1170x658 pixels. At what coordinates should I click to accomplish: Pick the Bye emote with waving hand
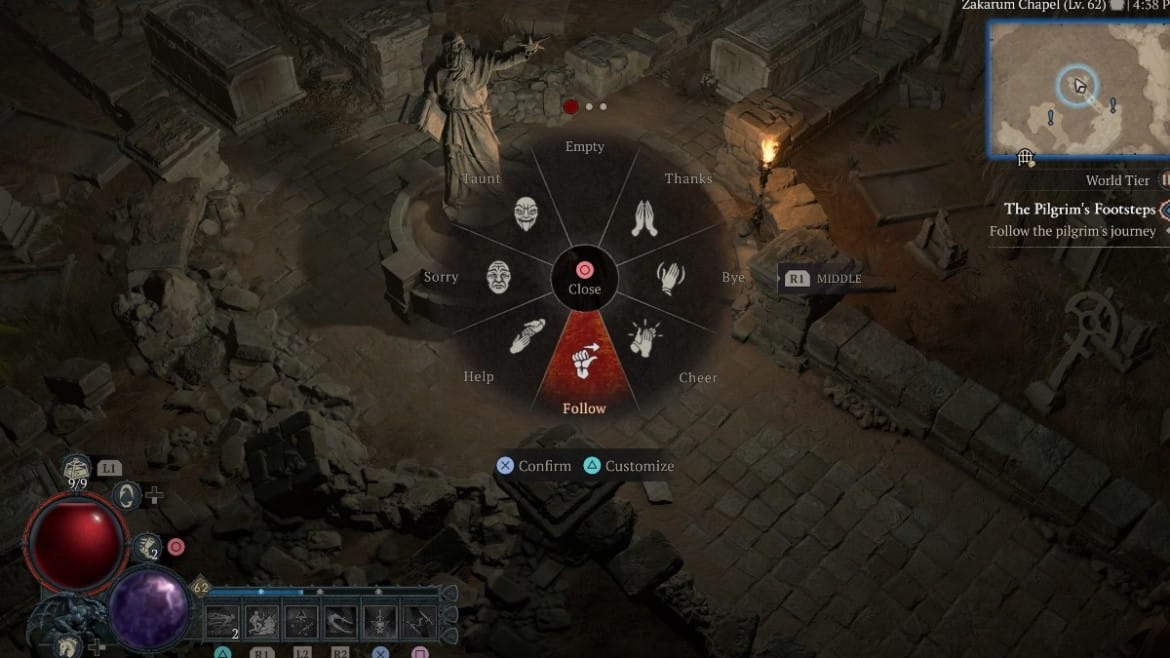click(x=670, y=277)
